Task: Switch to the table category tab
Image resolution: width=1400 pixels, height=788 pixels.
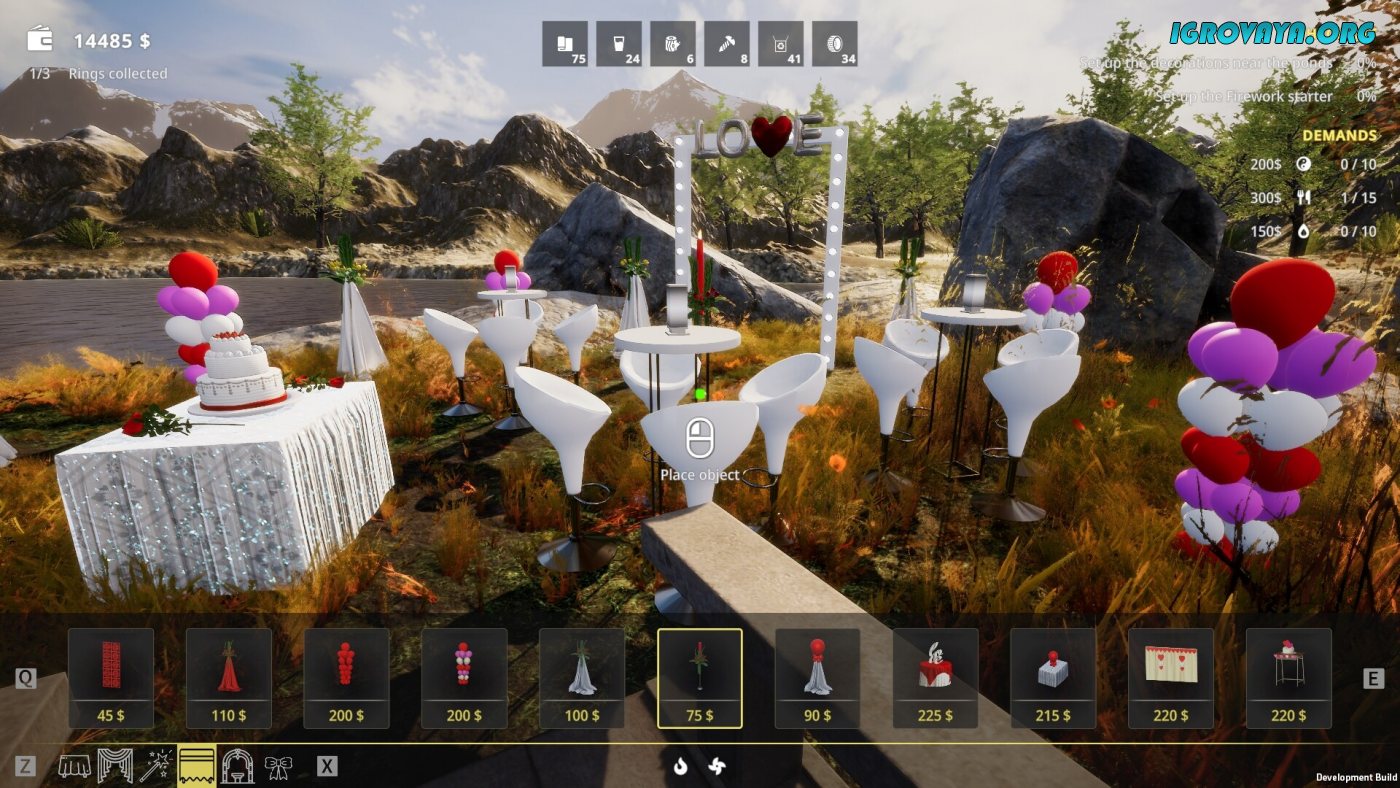Action: [x=75, y=767]
